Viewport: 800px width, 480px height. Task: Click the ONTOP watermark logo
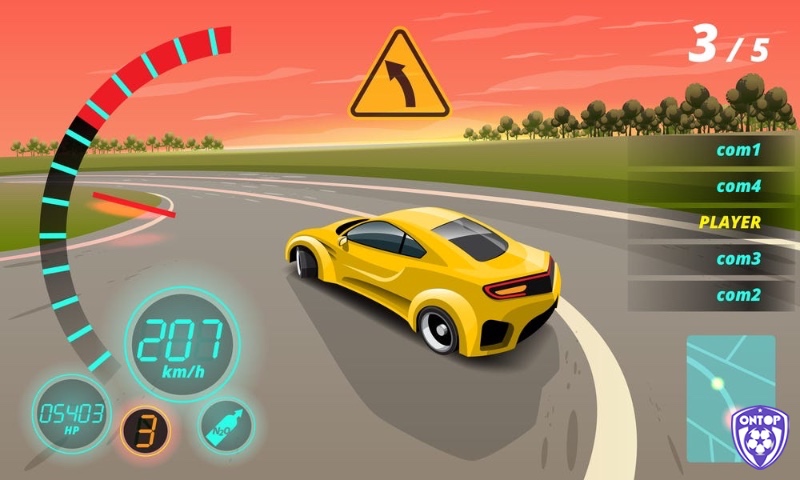[760, 436]
